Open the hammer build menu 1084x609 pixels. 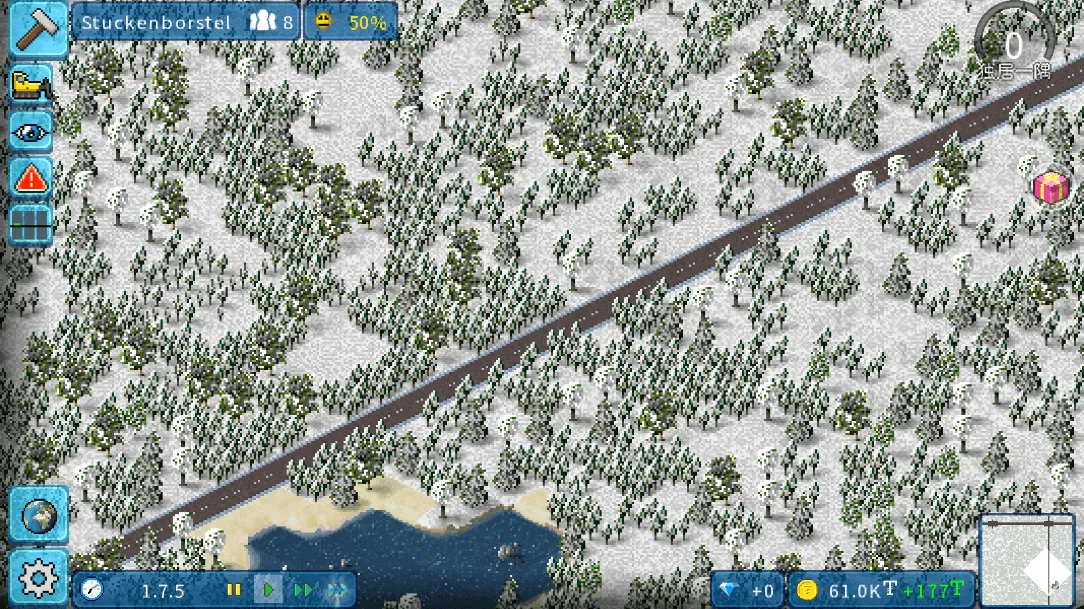[x=39, y=30]
